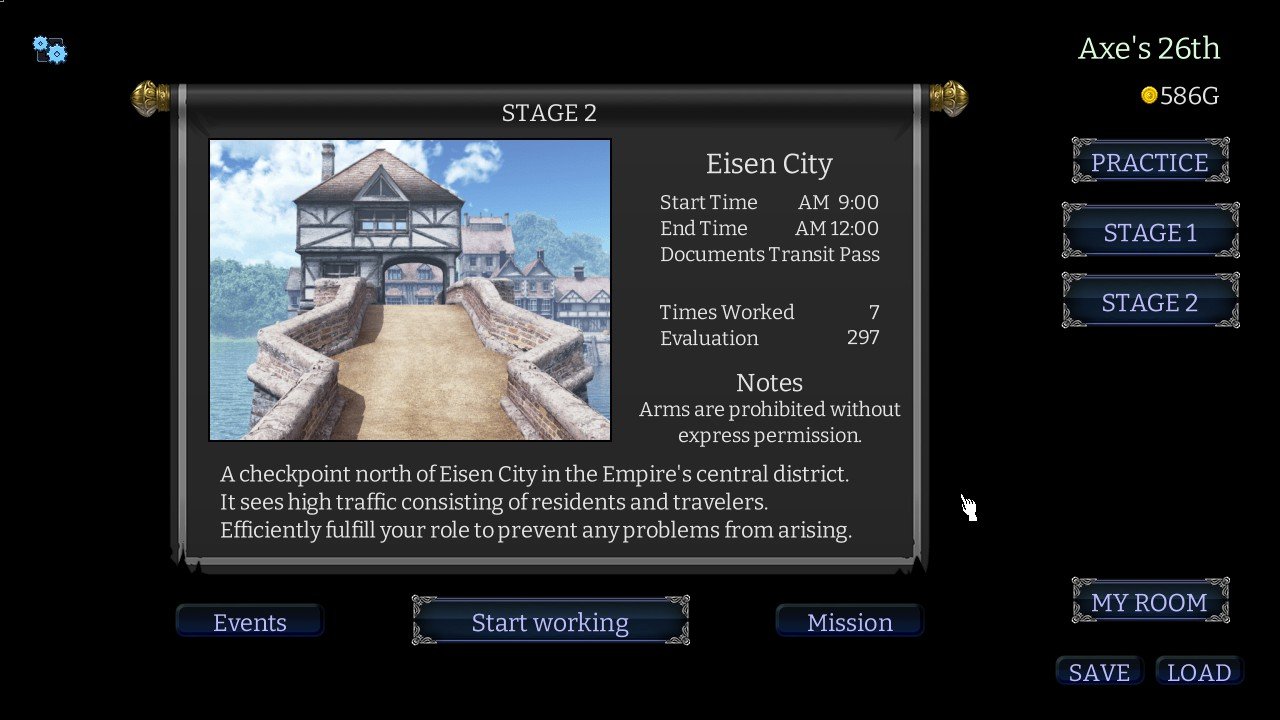View the Mission details
Viewport: 1280px width, 720px height.
(x=849, y=622)
